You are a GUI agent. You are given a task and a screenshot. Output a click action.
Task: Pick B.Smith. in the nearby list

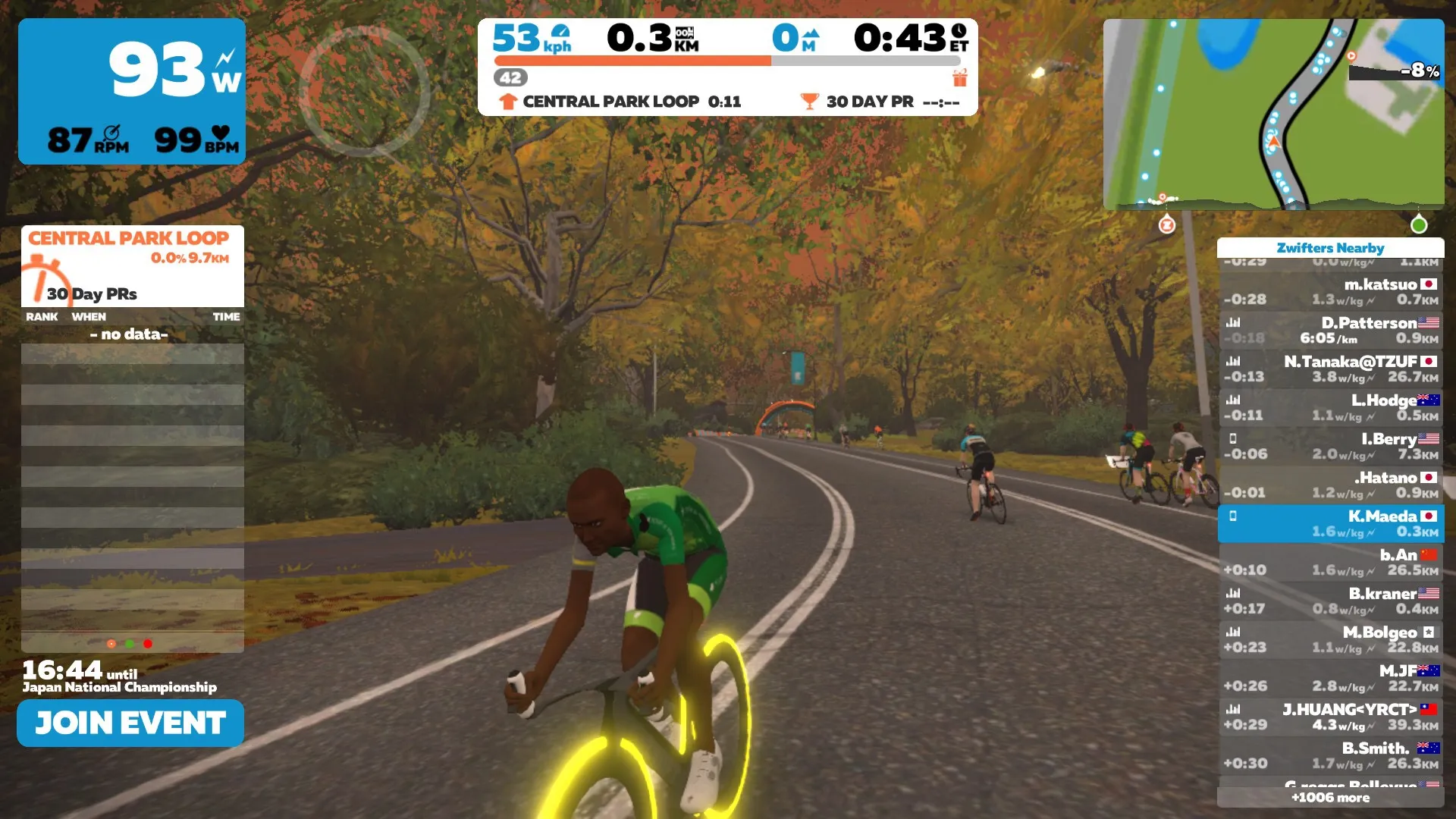click(1331, 756)
